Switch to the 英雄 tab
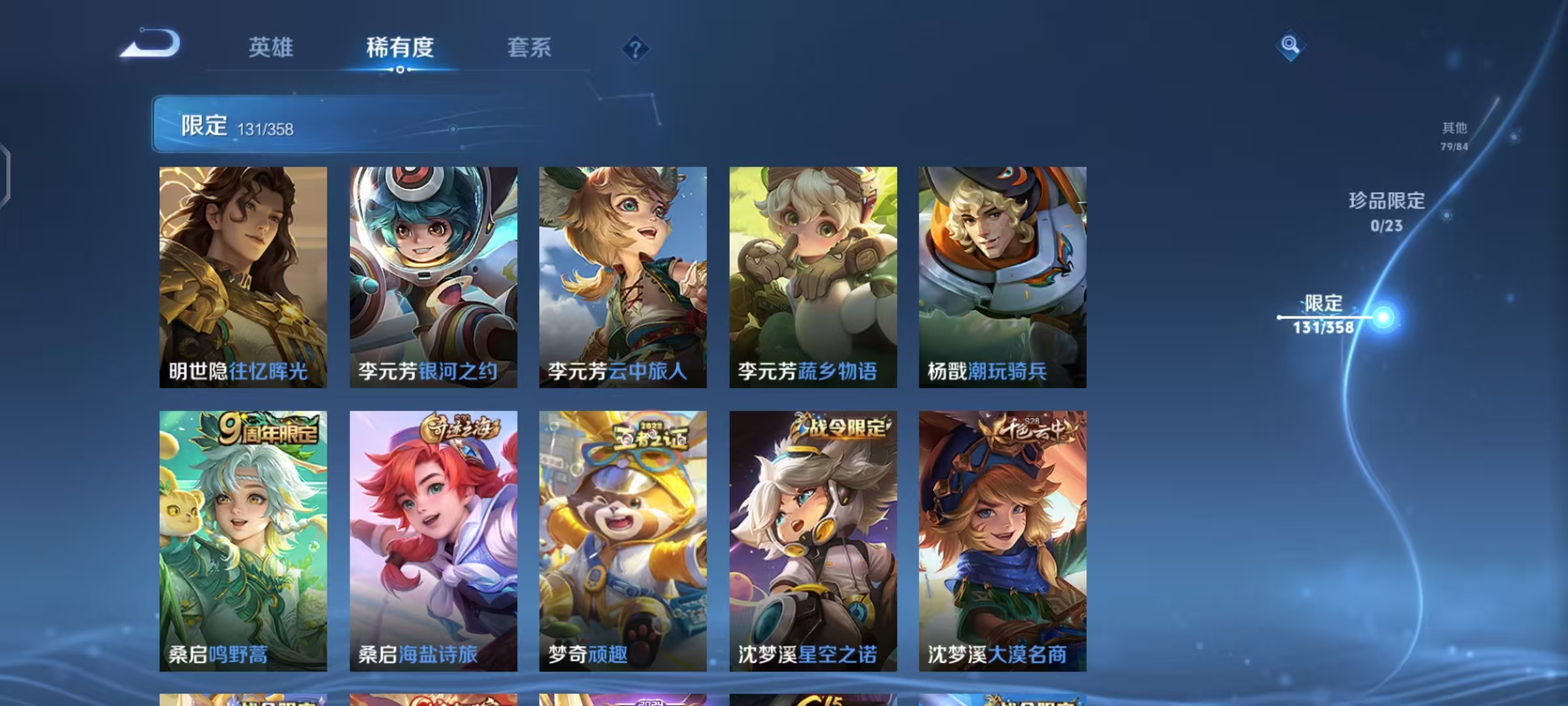The width and height of the screenshot is (1568, 706). pos(271,48)
